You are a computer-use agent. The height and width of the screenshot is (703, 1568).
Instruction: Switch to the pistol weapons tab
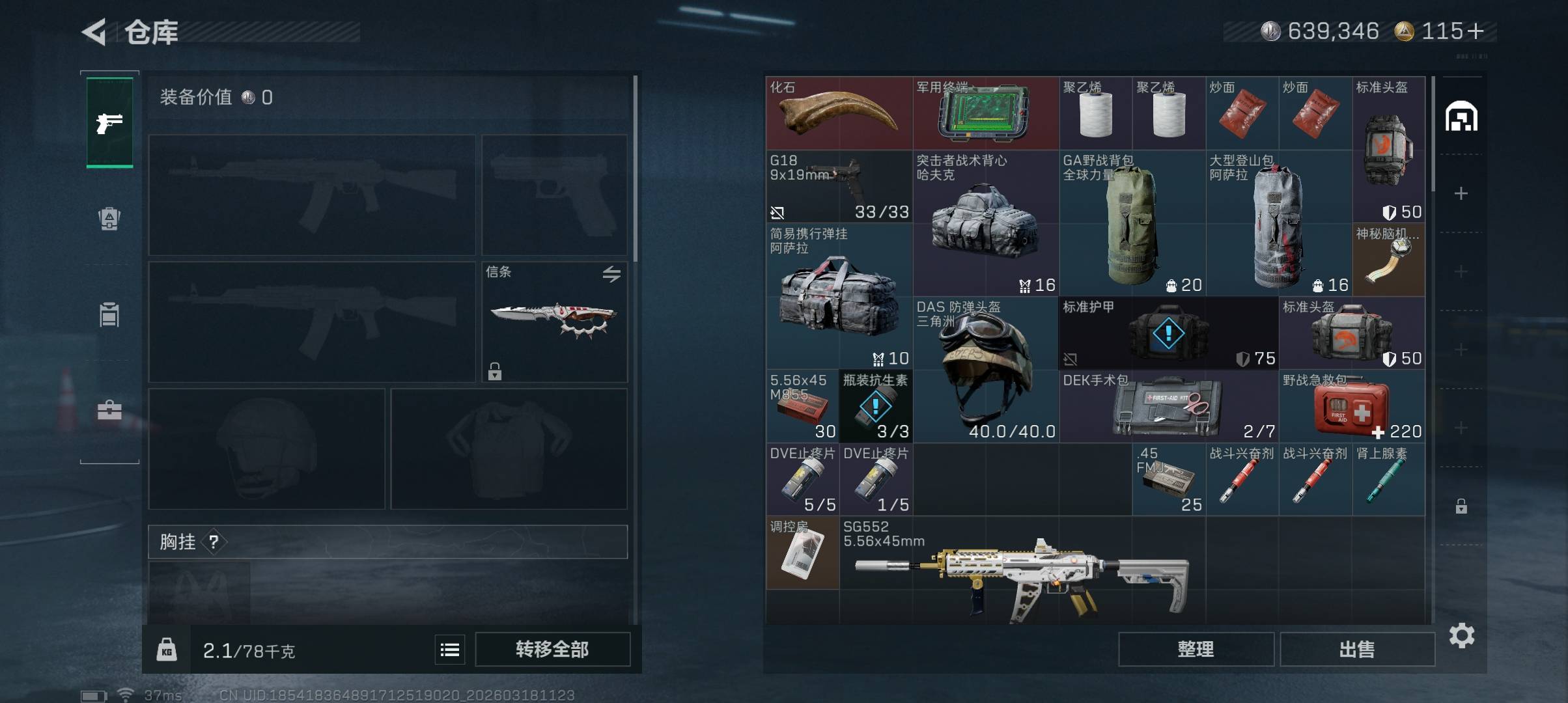(109, 122)
